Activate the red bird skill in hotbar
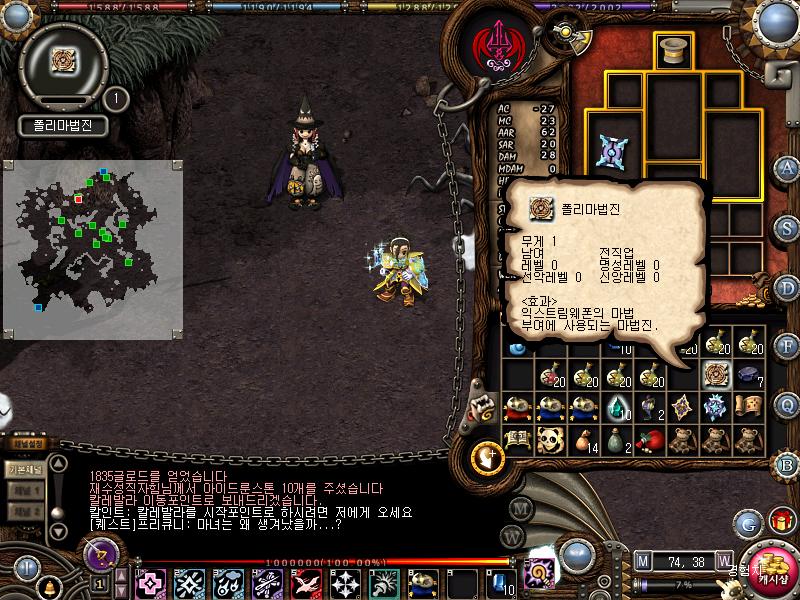Screen dimensions: 800x600 [x=306, y=582]
